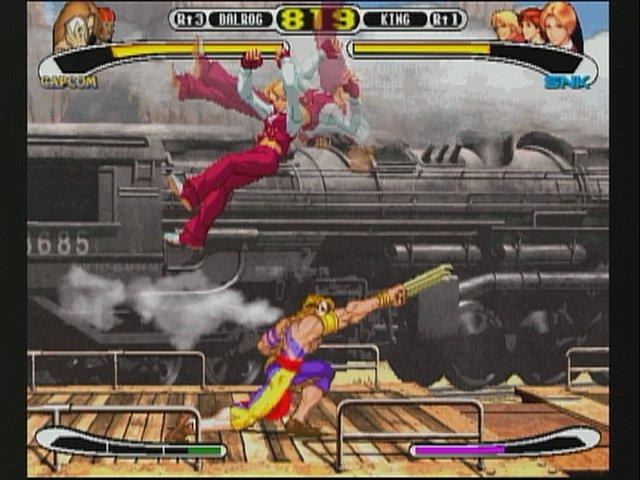Click the Capcom side logo
The image size is (640, 480).
coord(69,81)
